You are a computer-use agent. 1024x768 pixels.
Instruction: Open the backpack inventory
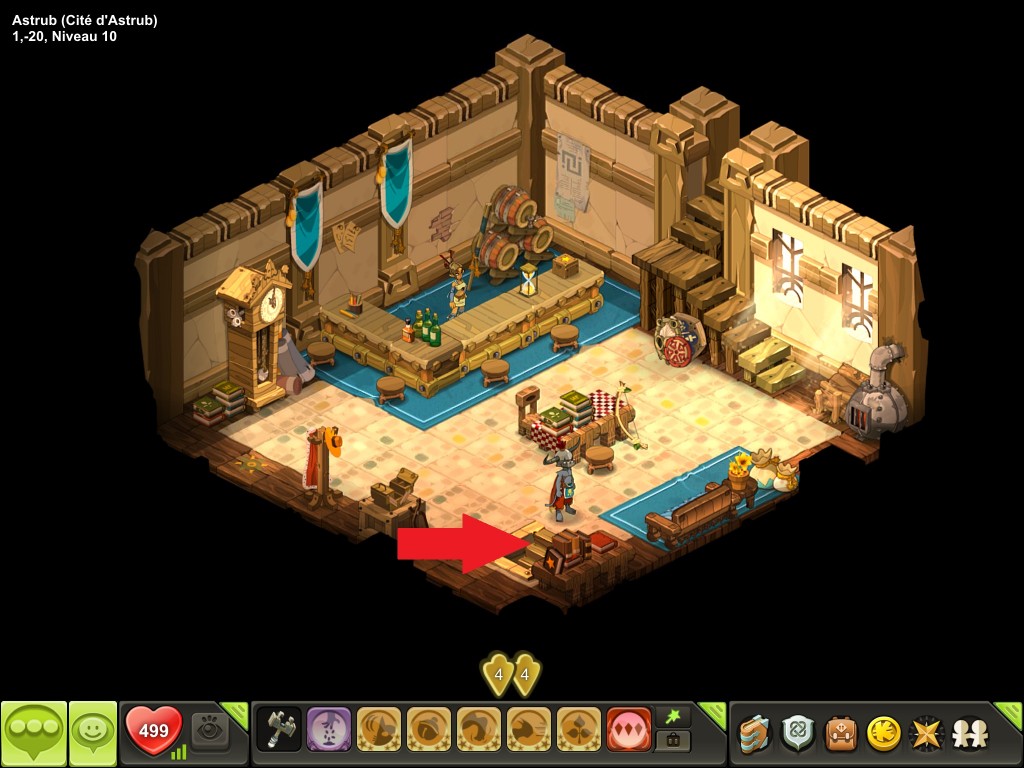[841, 734]
